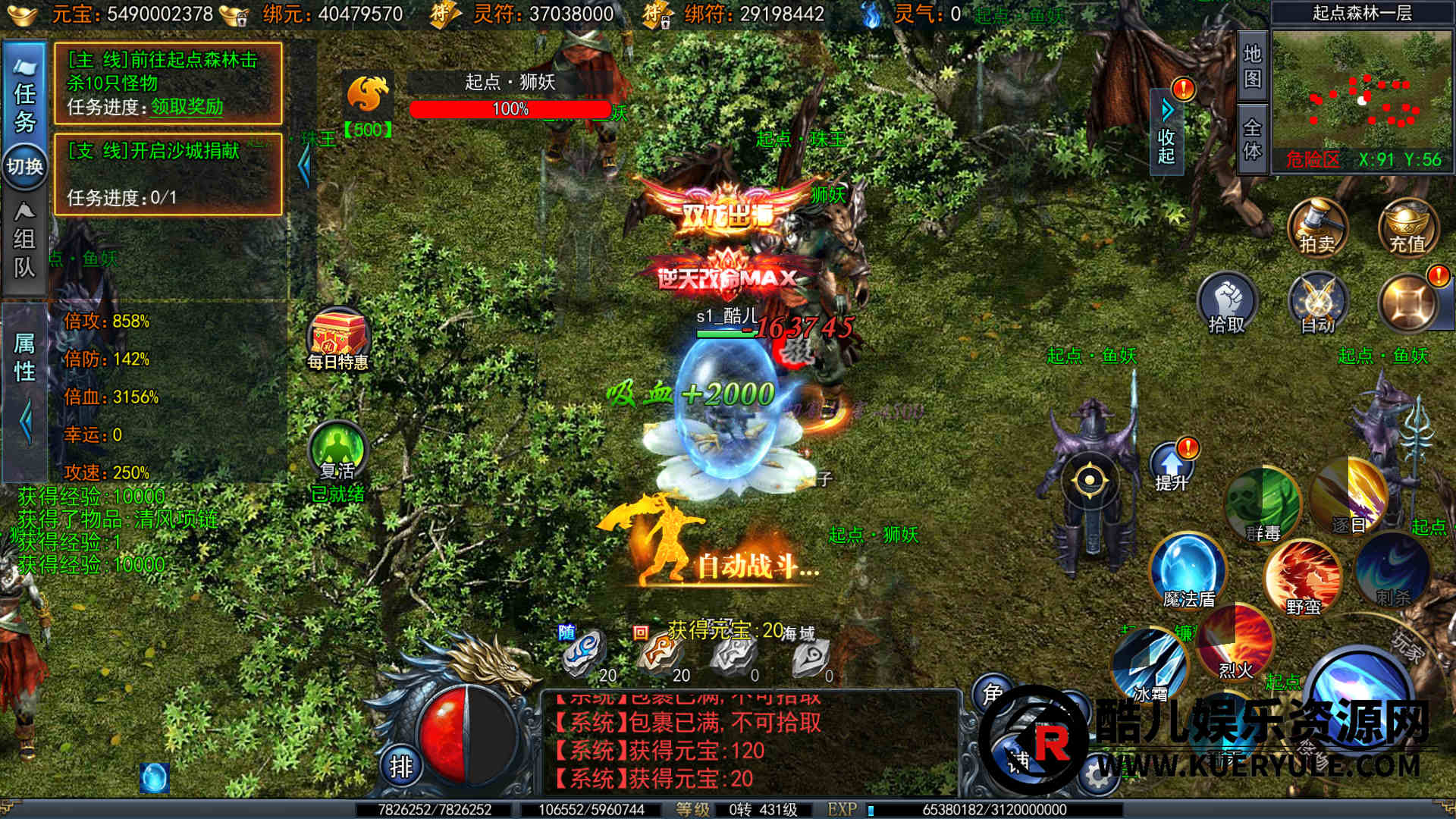Use the 野蛮 charge skill
This screenshot has height=819, width=1456.
[x=1303, y=578]
